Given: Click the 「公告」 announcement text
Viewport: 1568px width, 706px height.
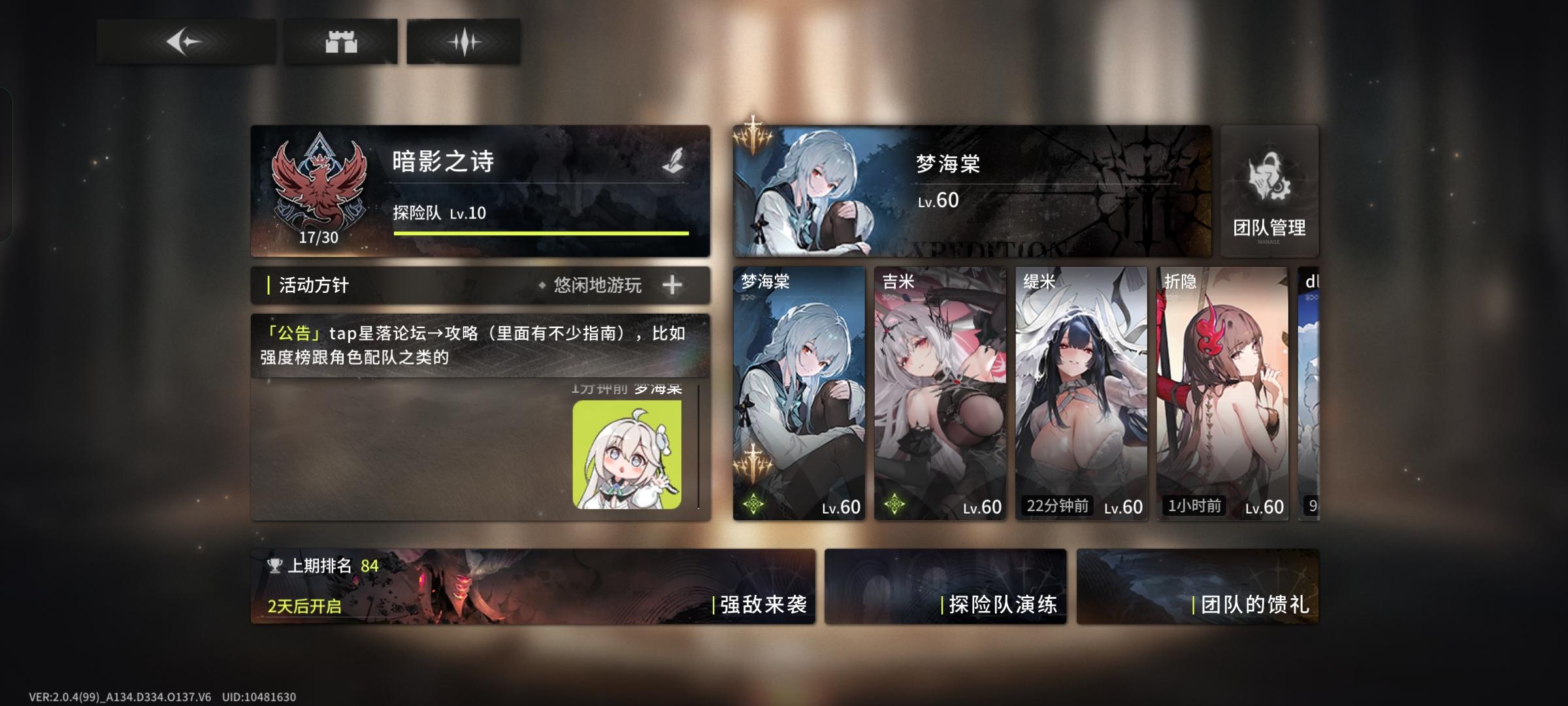Looking at the screenshot, I should coord(293,334).
